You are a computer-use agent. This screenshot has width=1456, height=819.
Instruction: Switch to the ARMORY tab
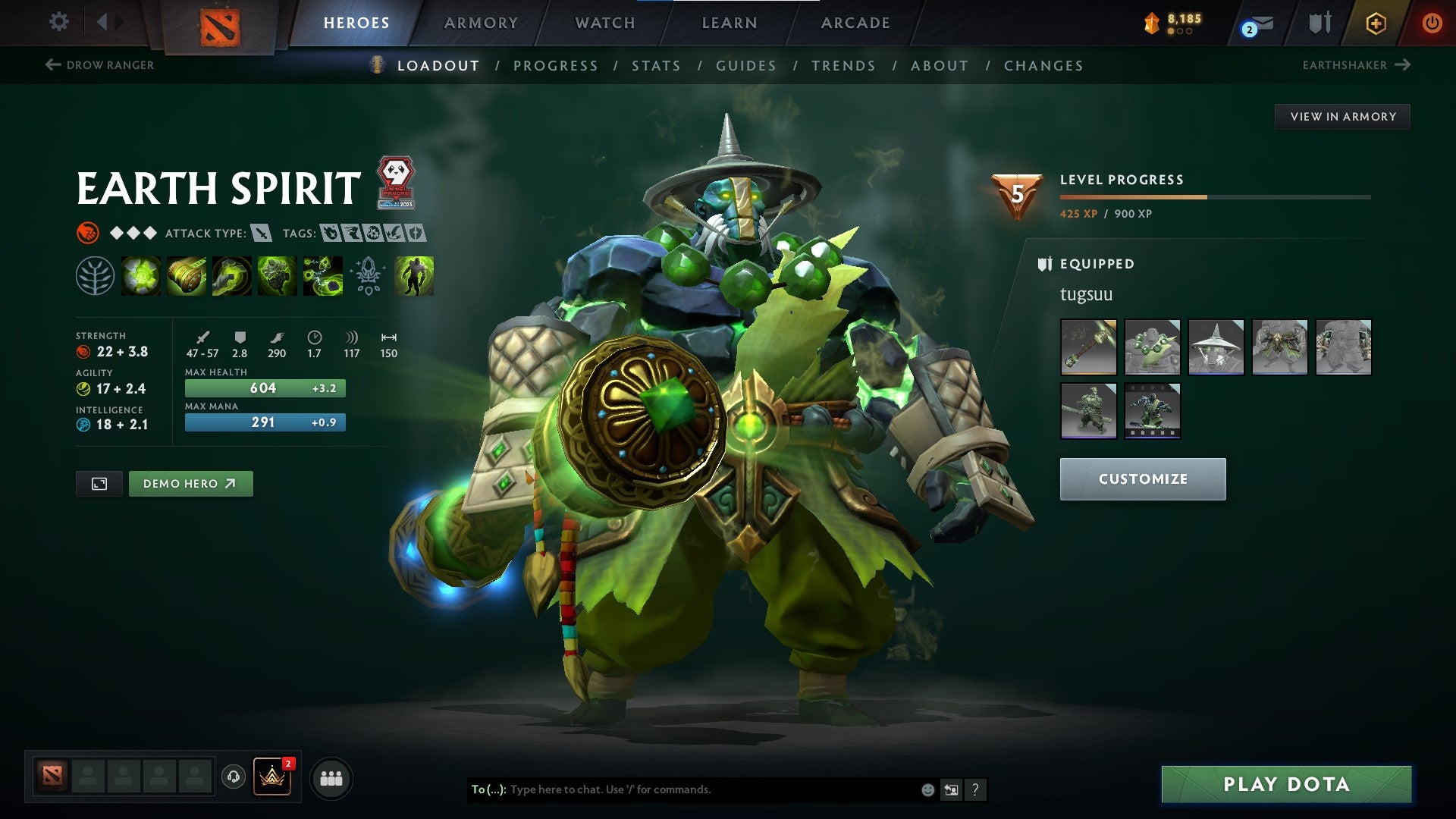click(482, 23)
